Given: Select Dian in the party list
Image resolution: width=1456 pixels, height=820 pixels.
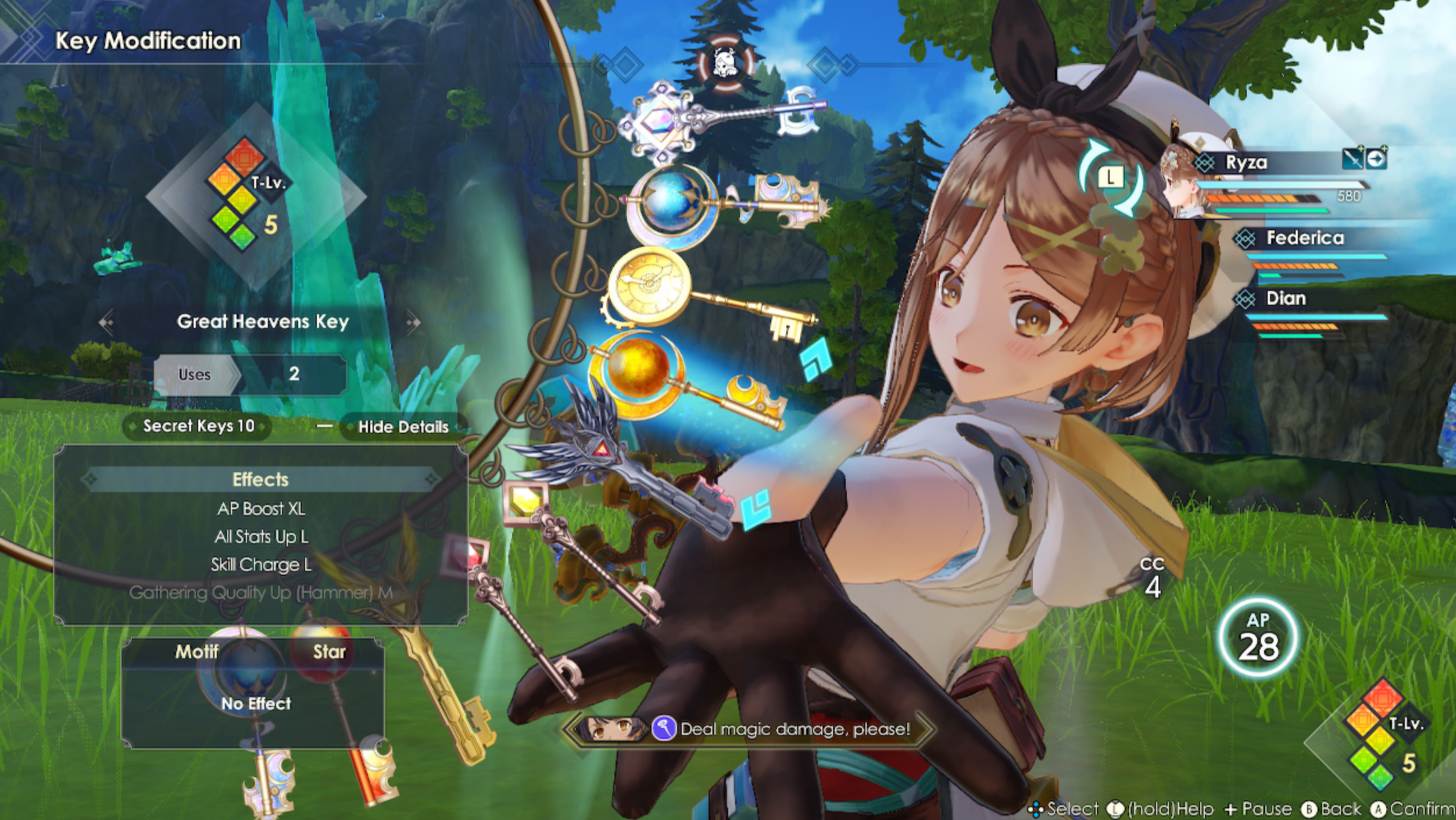Looking at the screenshot, I should (x=1285, y=298).
